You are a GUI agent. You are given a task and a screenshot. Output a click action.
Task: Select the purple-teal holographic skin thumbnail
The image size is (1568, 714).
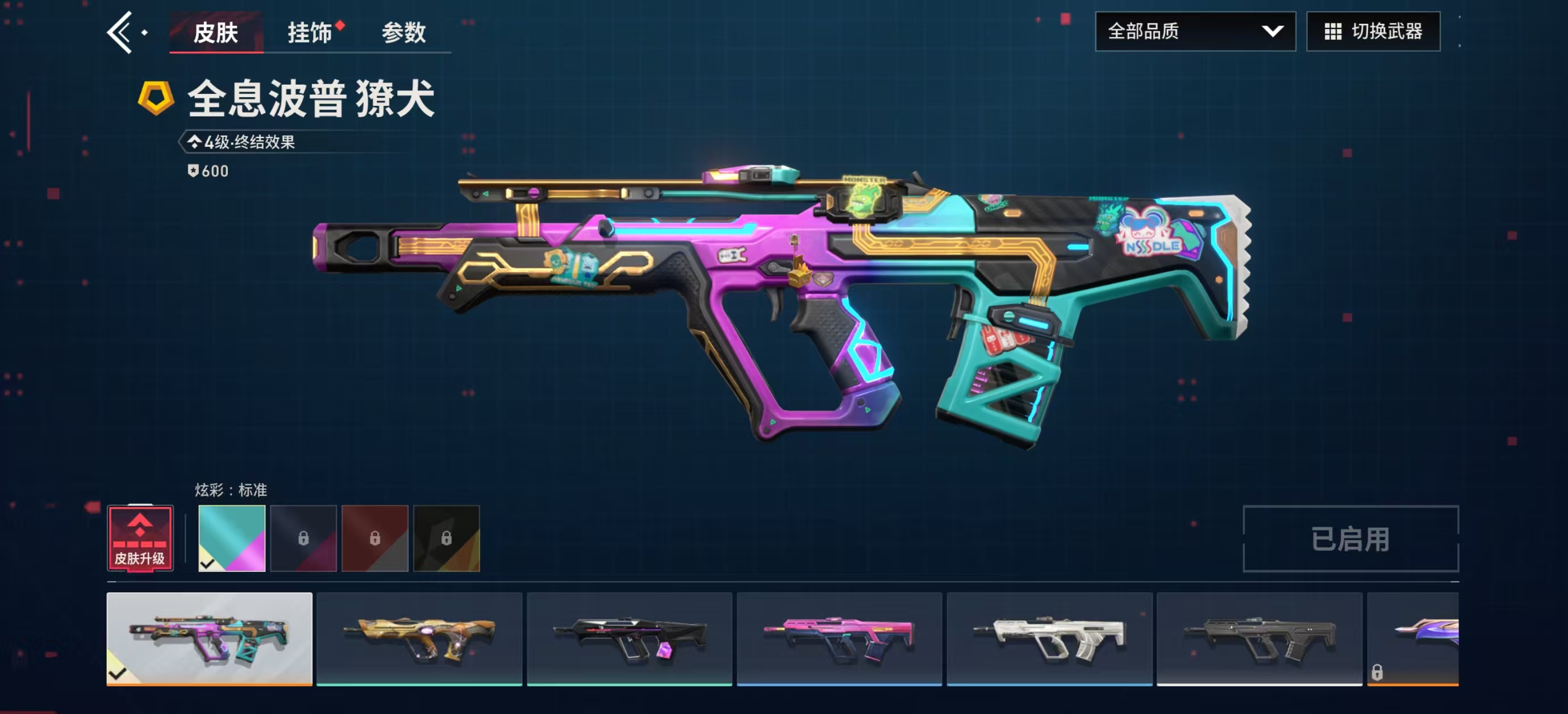pyautogui.click(x=210, y=638)
